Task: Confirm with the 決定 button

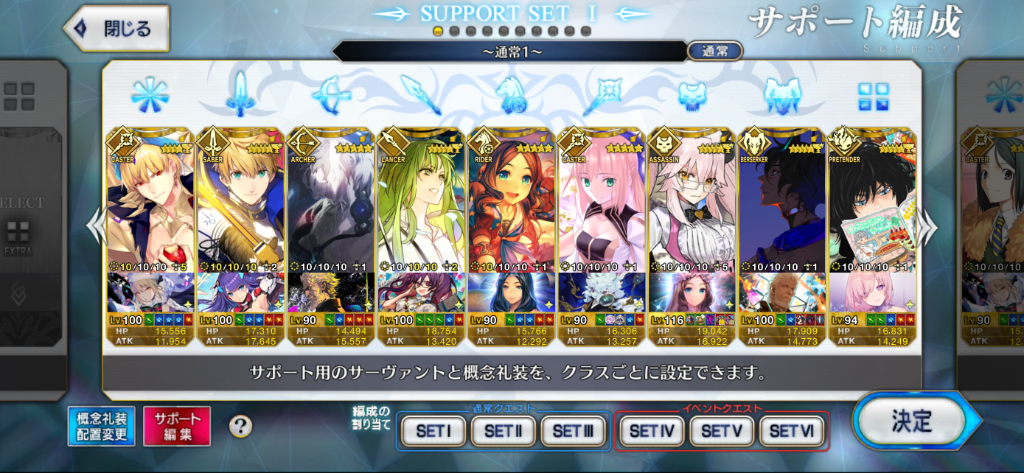Action: coord(909,421)
